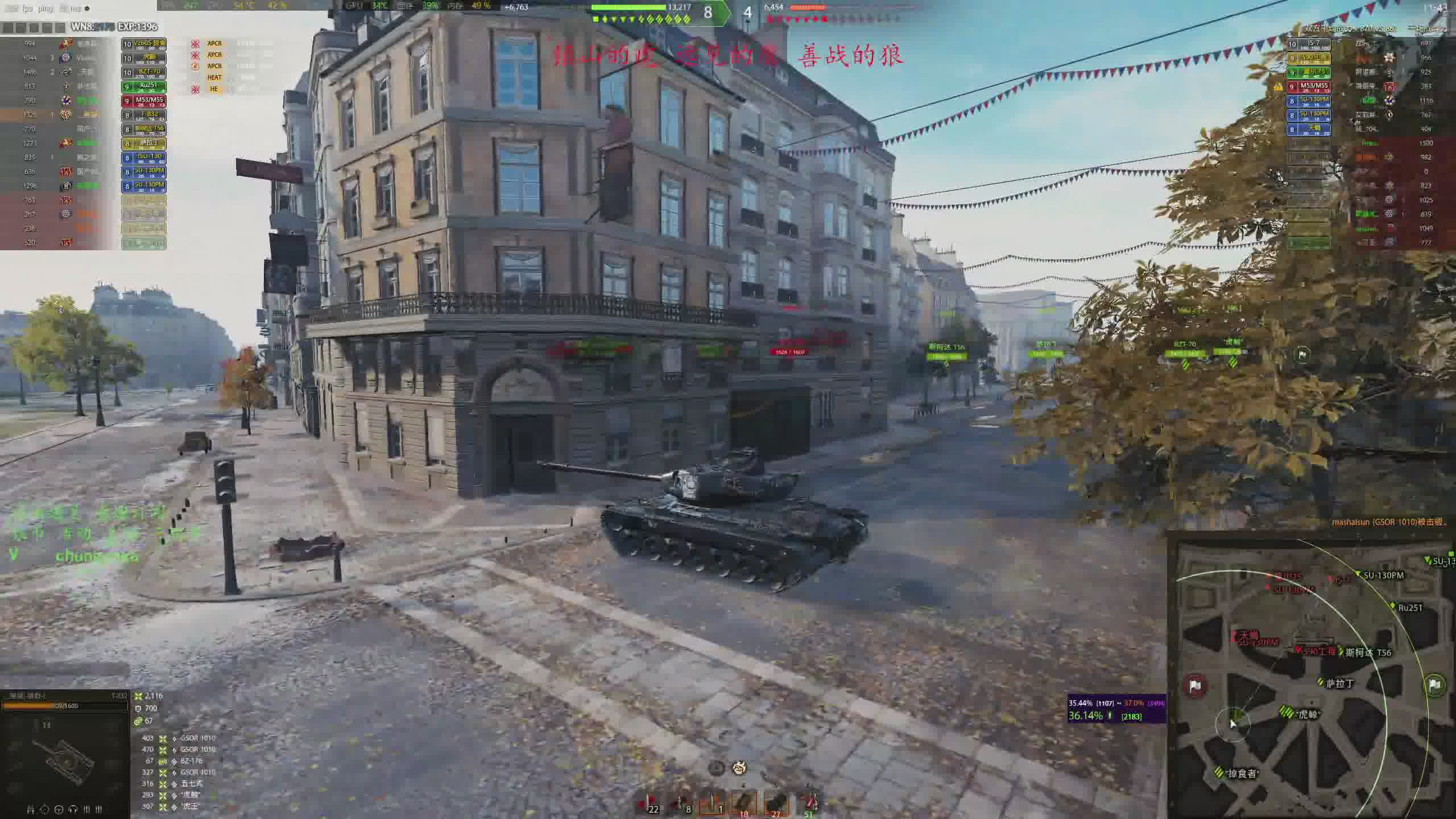Viewport: 1456px width, 819px height.
Task: Select the Ru251 entry in the team panel
Action: (143, 86)
